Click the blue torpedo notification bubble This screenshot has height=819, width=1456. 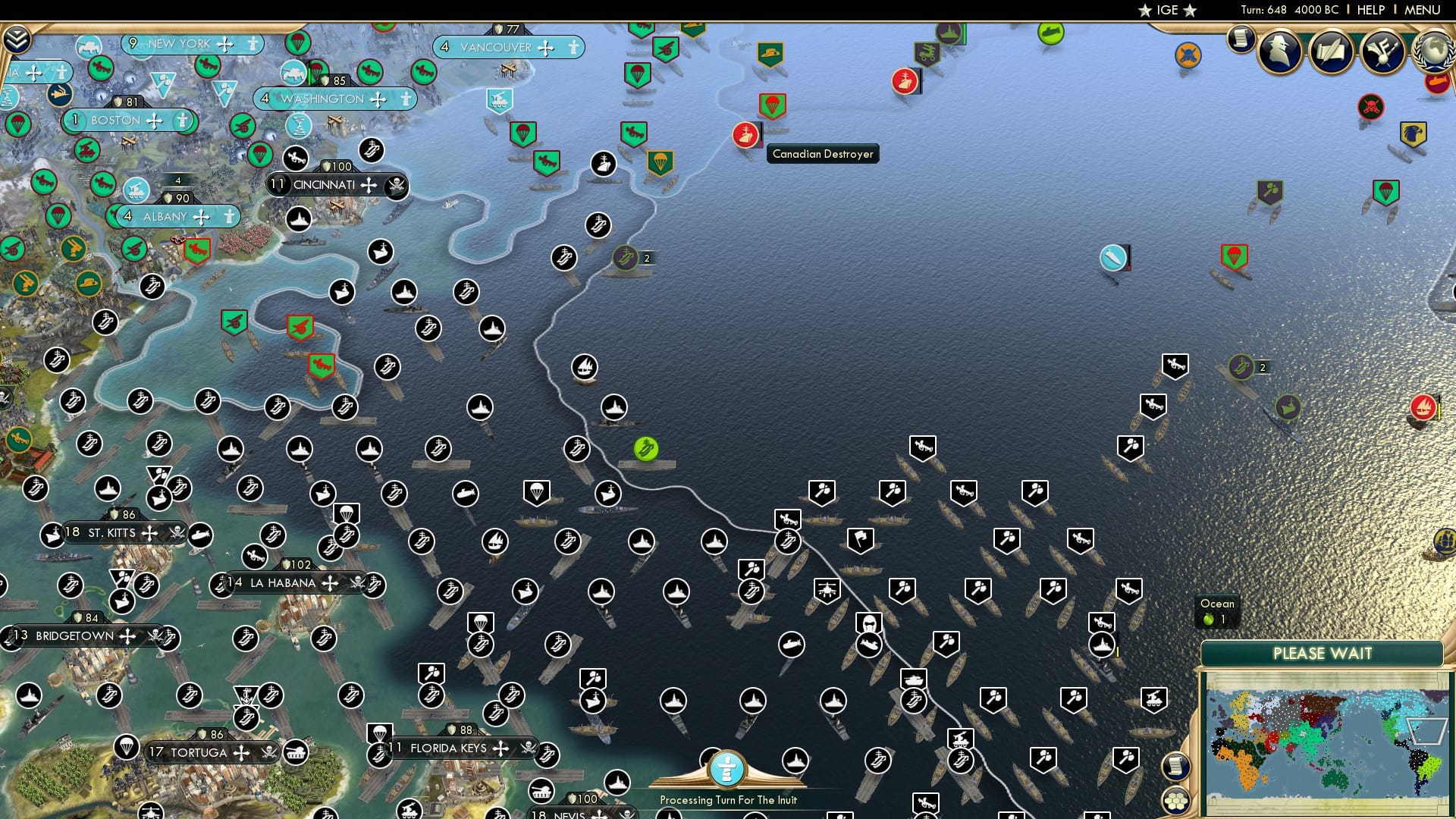pyautogui.click(x=1110, y=258)
